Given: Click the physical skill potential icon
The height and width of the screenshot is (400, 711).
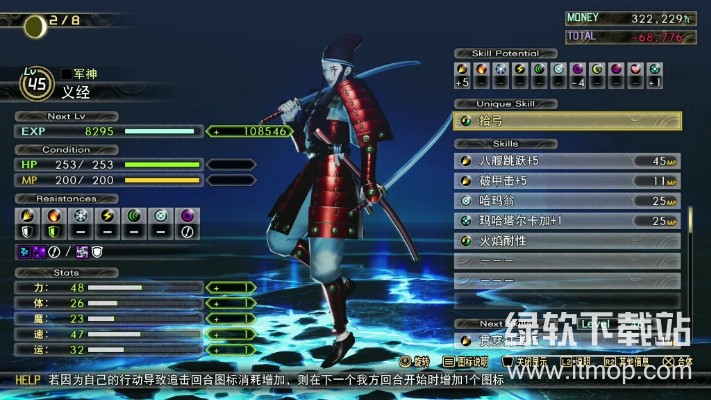Looking at the screenshot, I should 463,69.
